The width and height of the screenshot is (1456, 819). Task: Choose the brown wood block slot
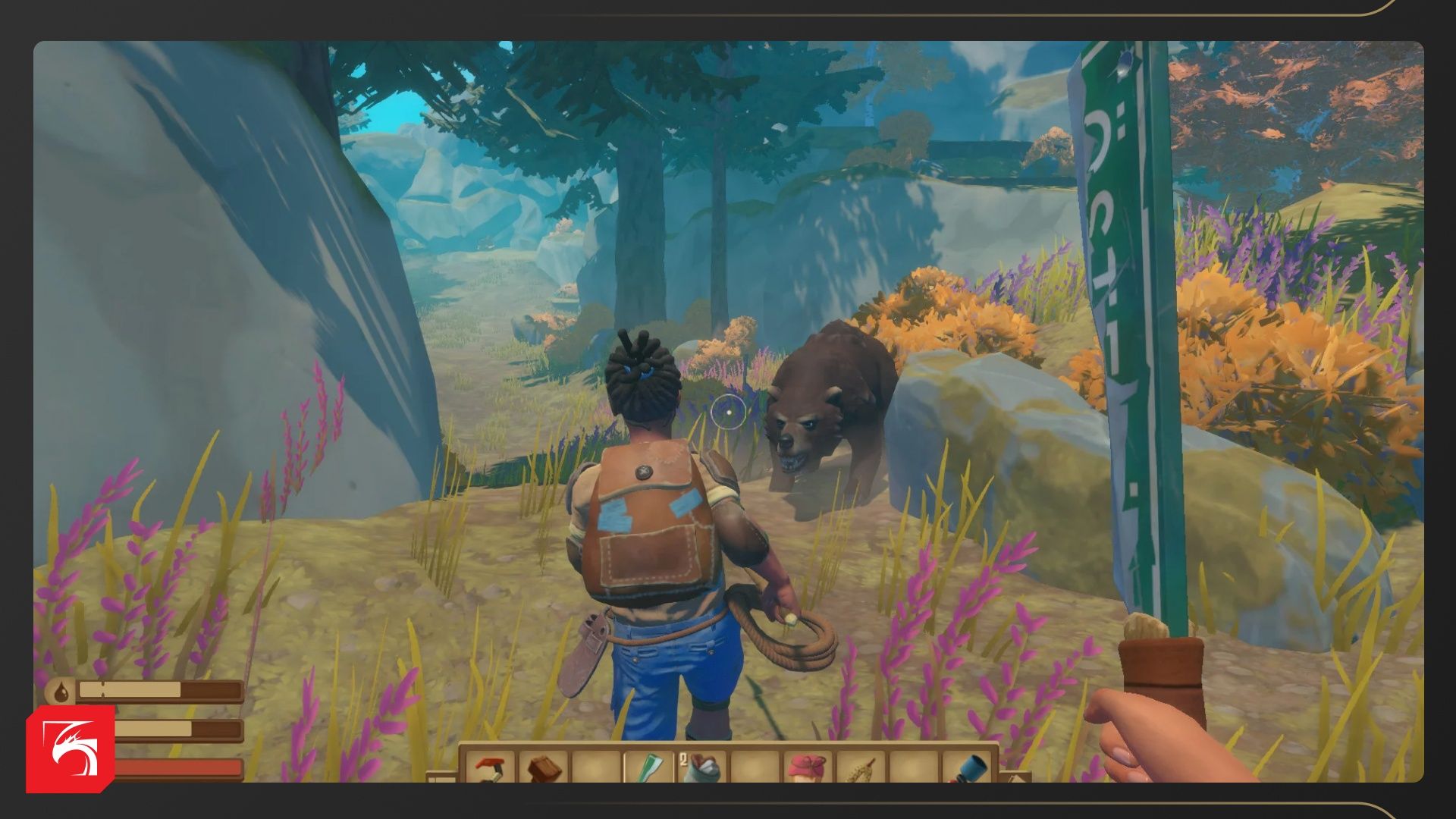(x=543, y=767)
